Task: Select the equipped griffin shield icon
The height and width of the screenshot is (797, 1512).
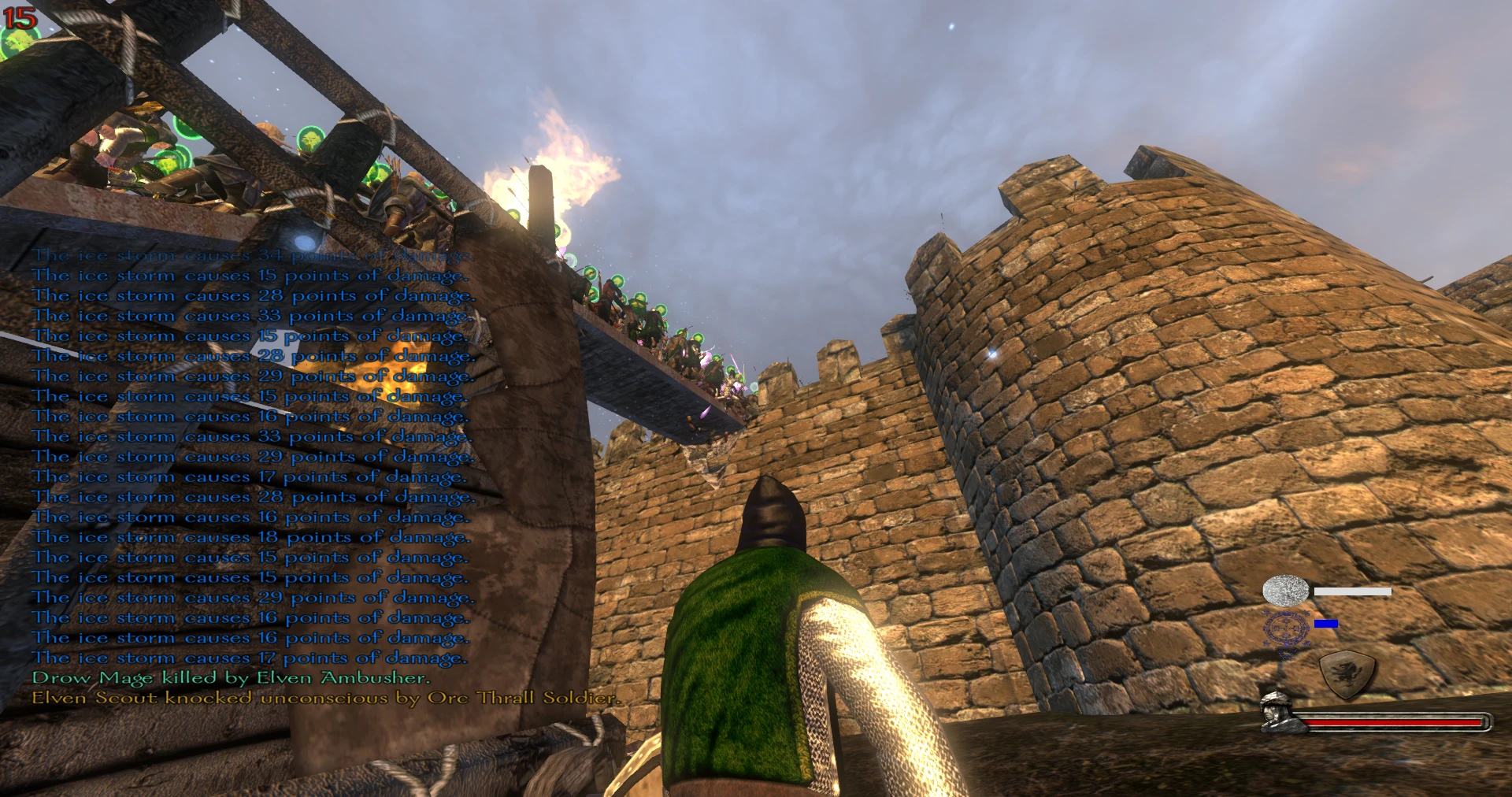Action: (x=1347, y=674)
